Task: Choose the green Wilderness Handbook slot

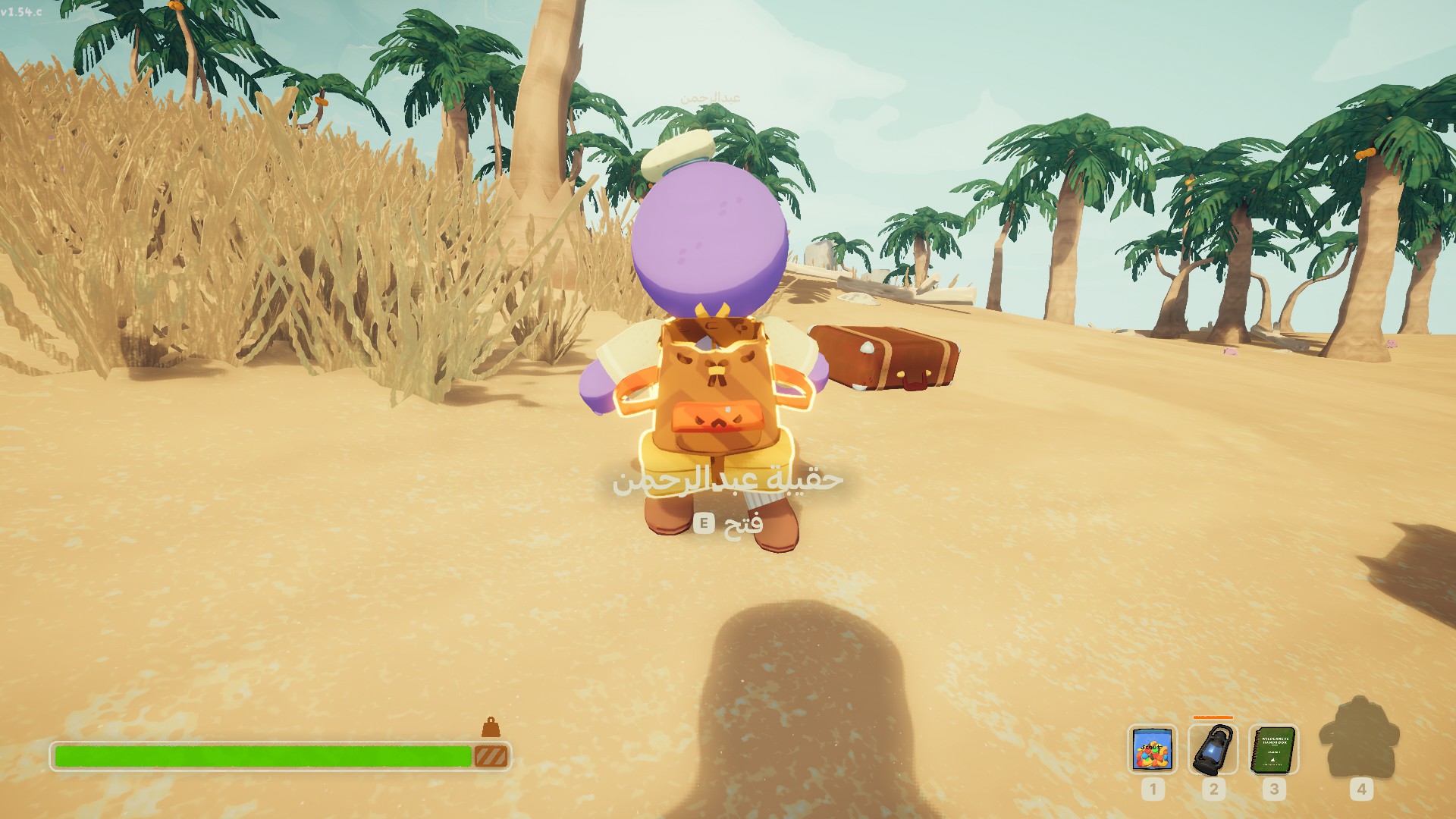Action: (1273, 749)
